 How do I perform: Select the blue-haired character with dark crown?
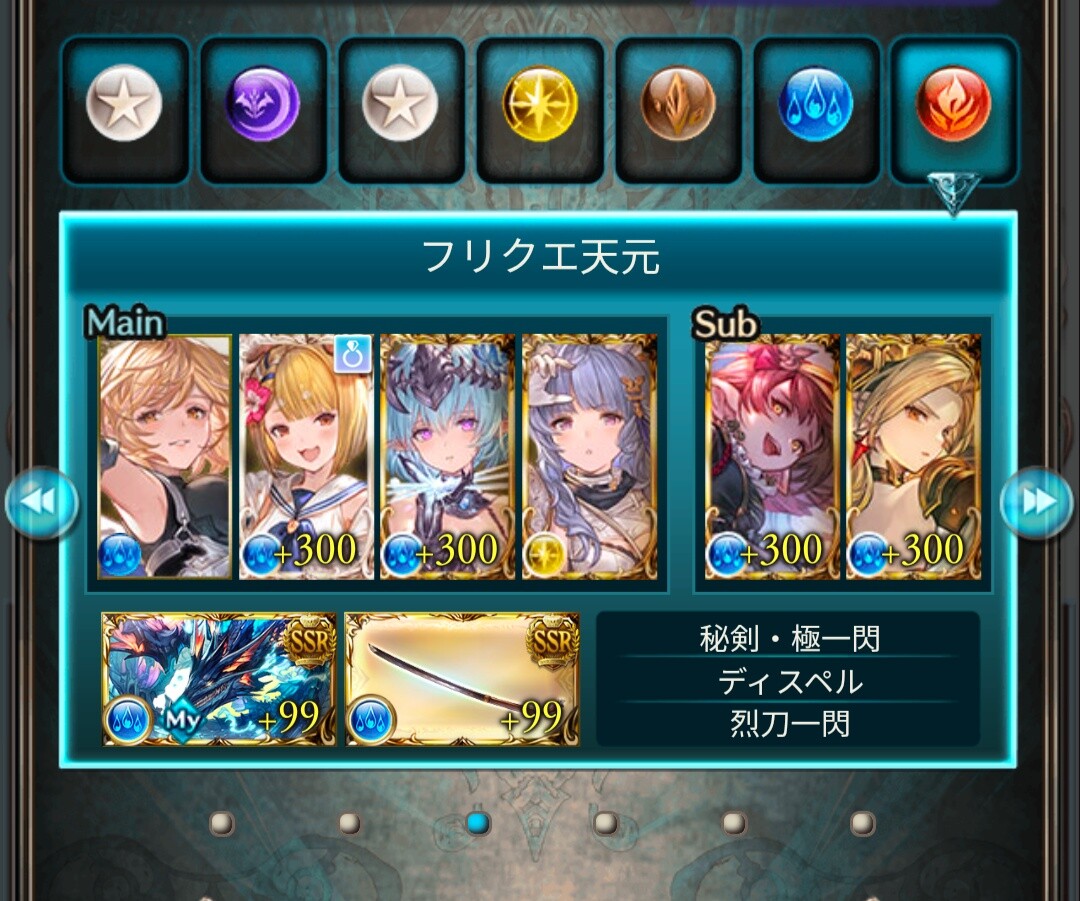[x=447, y=457]
